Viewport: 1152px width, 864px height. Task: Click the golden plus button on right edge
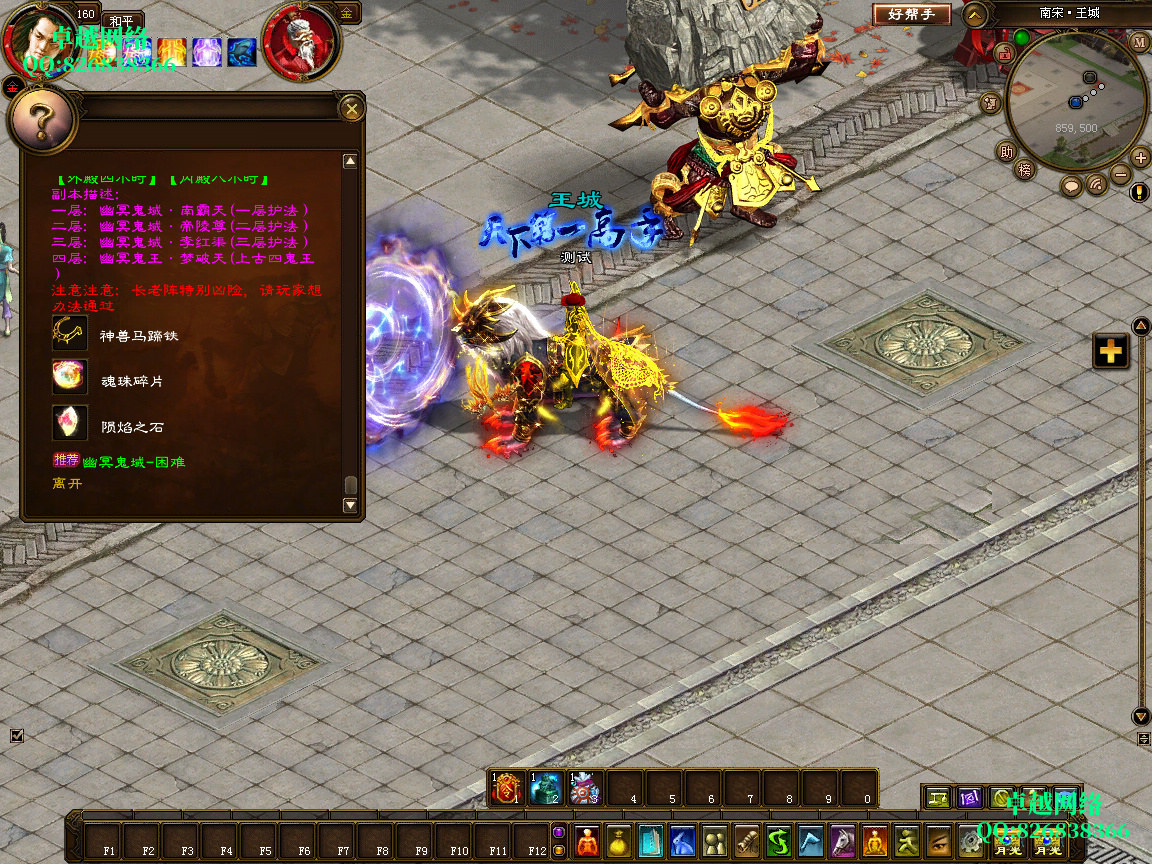1110,351
